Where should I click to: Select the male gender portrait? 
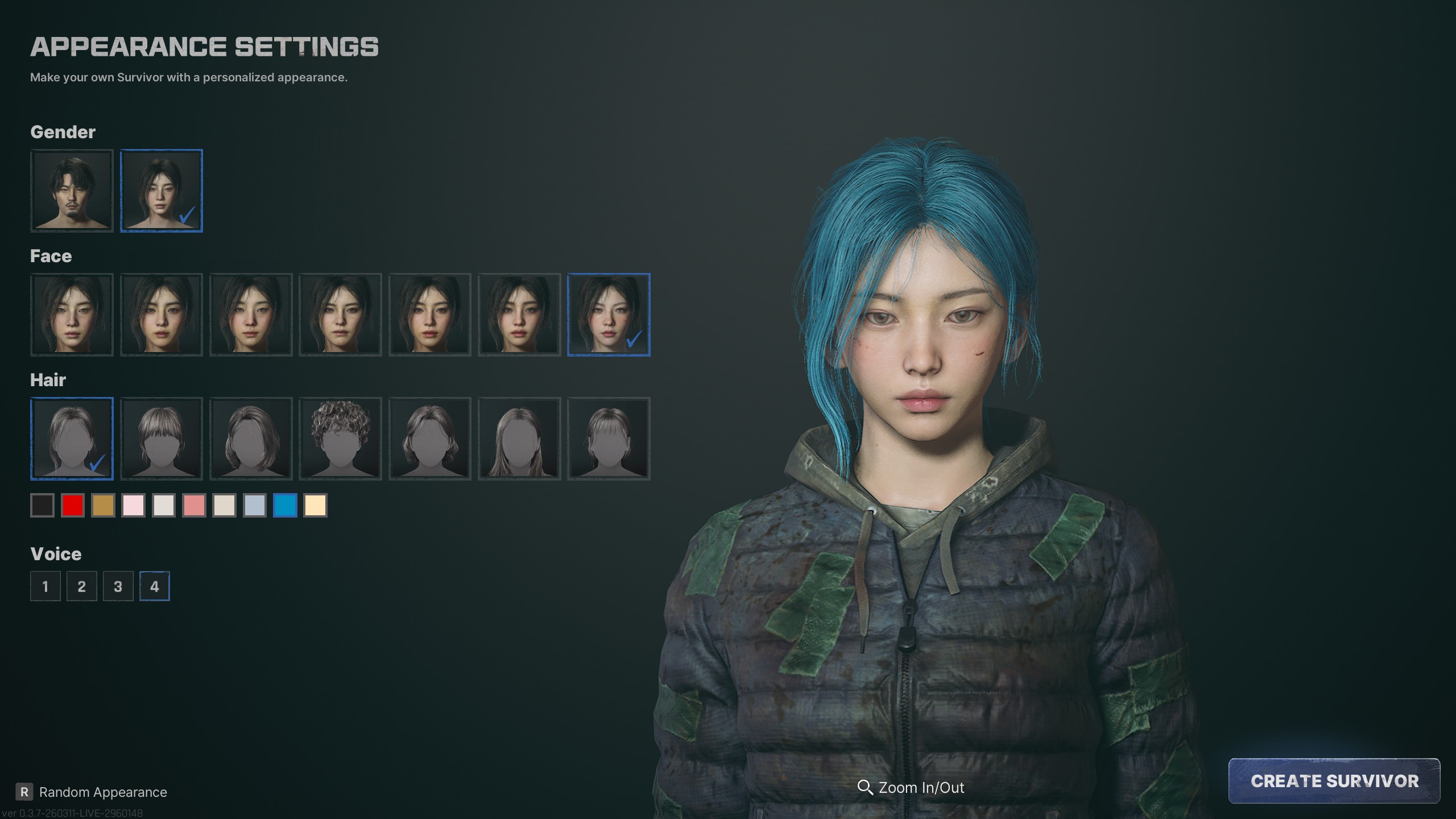[72, 191]
